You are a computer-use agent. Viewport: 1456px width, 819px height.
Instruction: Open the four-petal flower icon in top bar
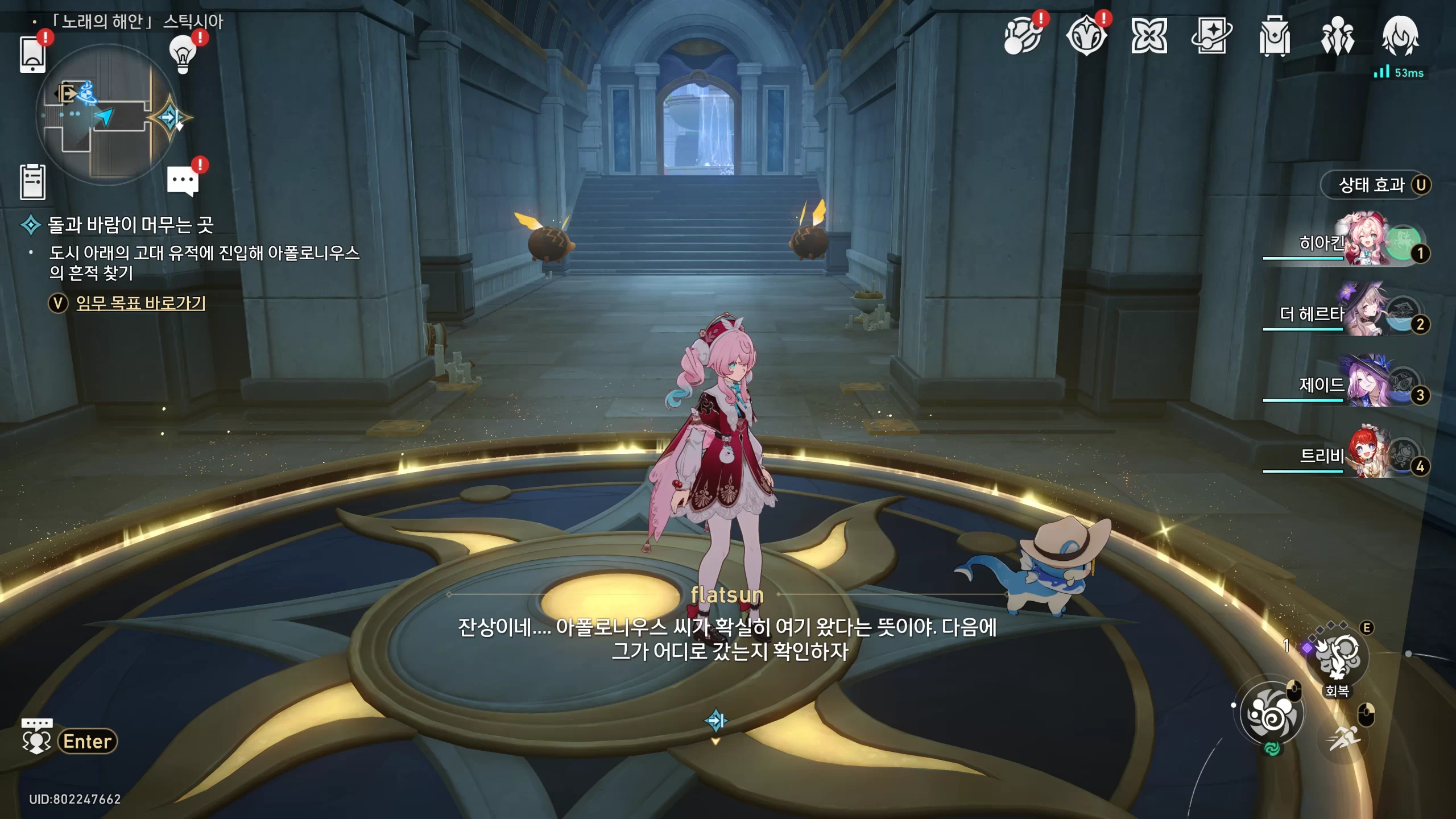coord(1149,36)
